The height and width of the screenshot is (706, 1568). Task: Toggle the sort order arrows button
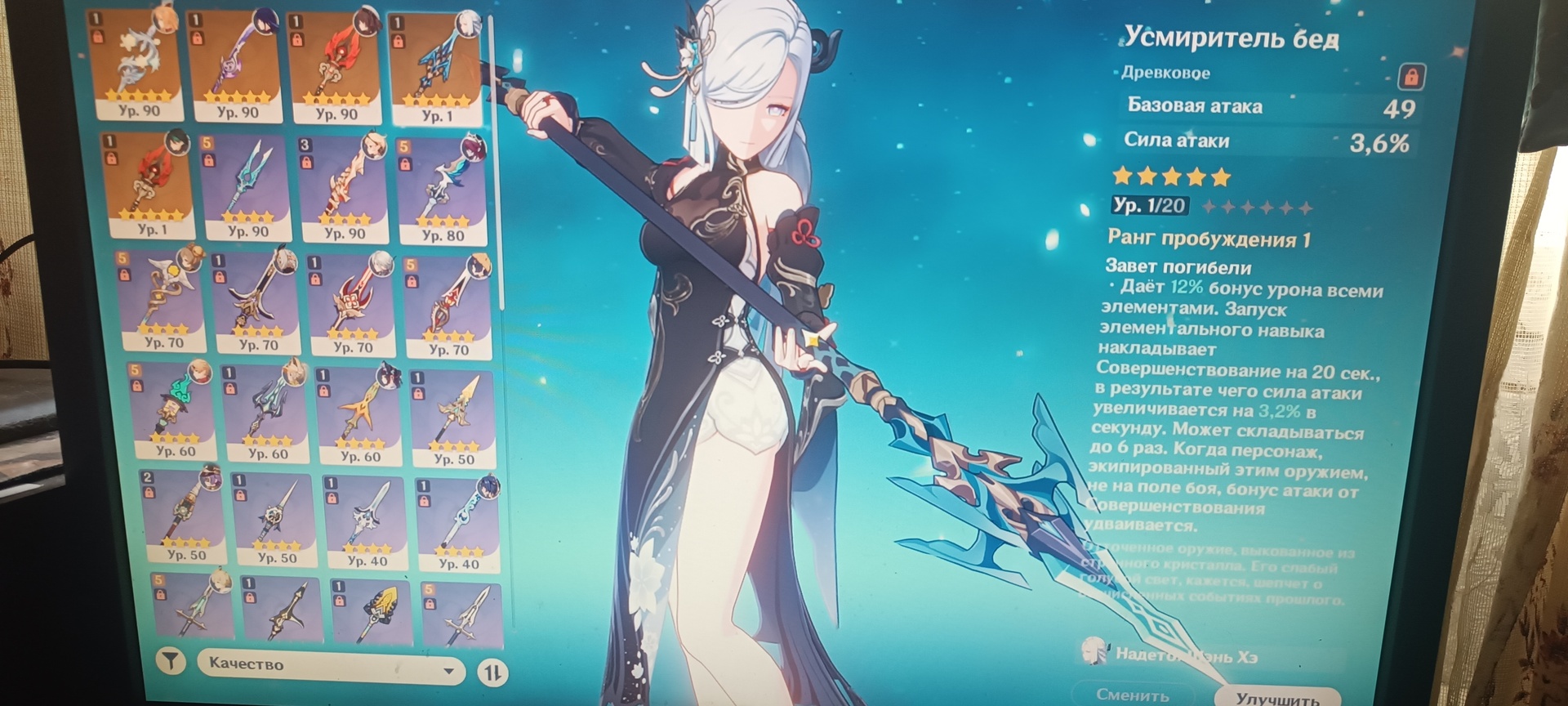tap(492, 672)
